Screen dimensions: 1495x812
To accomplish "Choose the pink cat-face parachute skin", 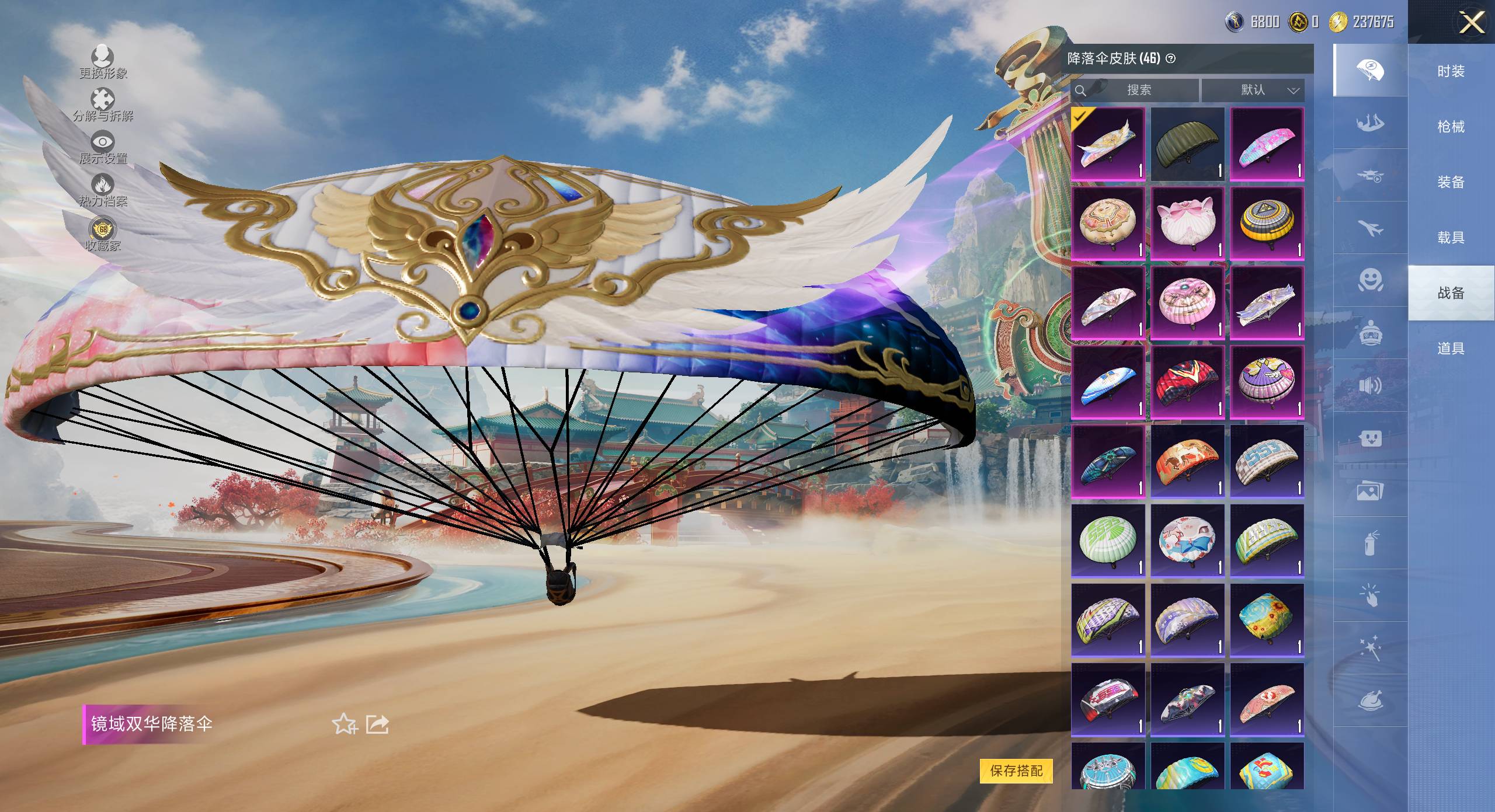I will tap(1187, 223).
